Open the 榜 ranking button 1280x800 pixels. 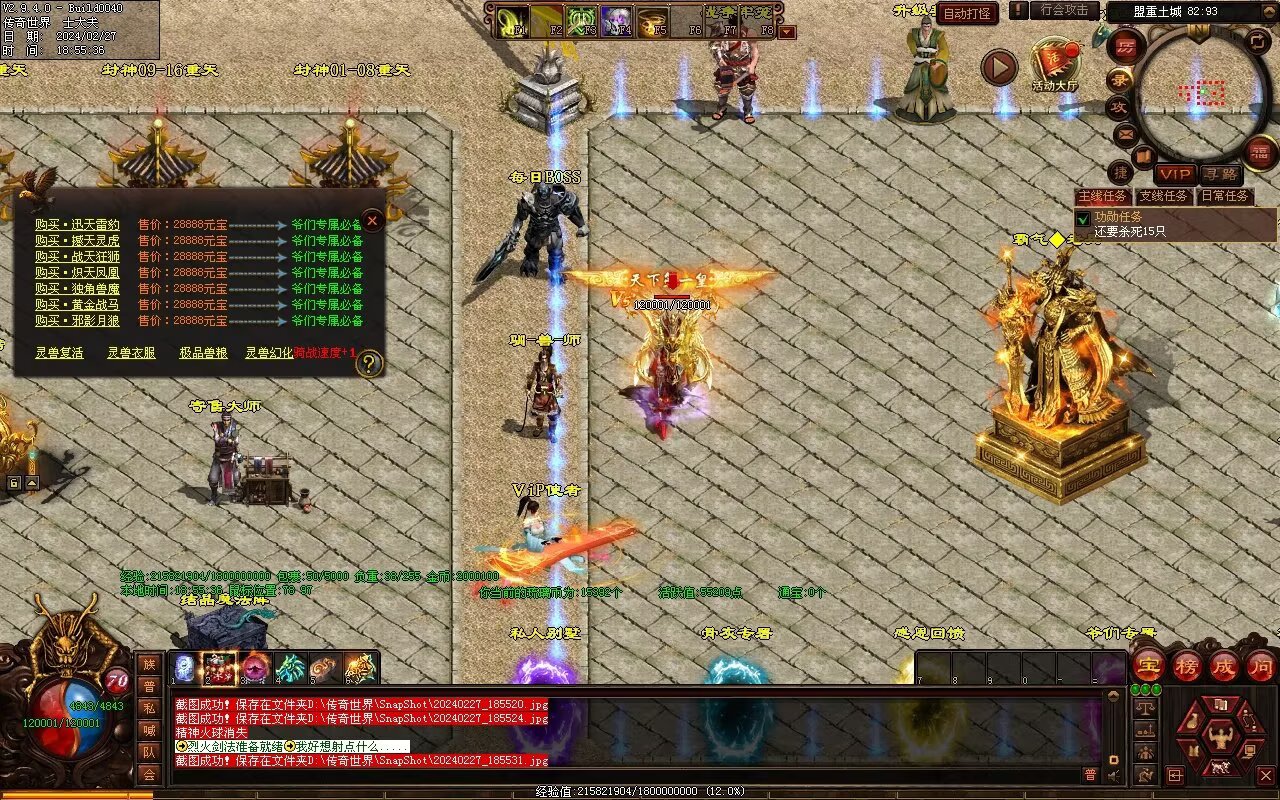click(x=1186, y=666)
